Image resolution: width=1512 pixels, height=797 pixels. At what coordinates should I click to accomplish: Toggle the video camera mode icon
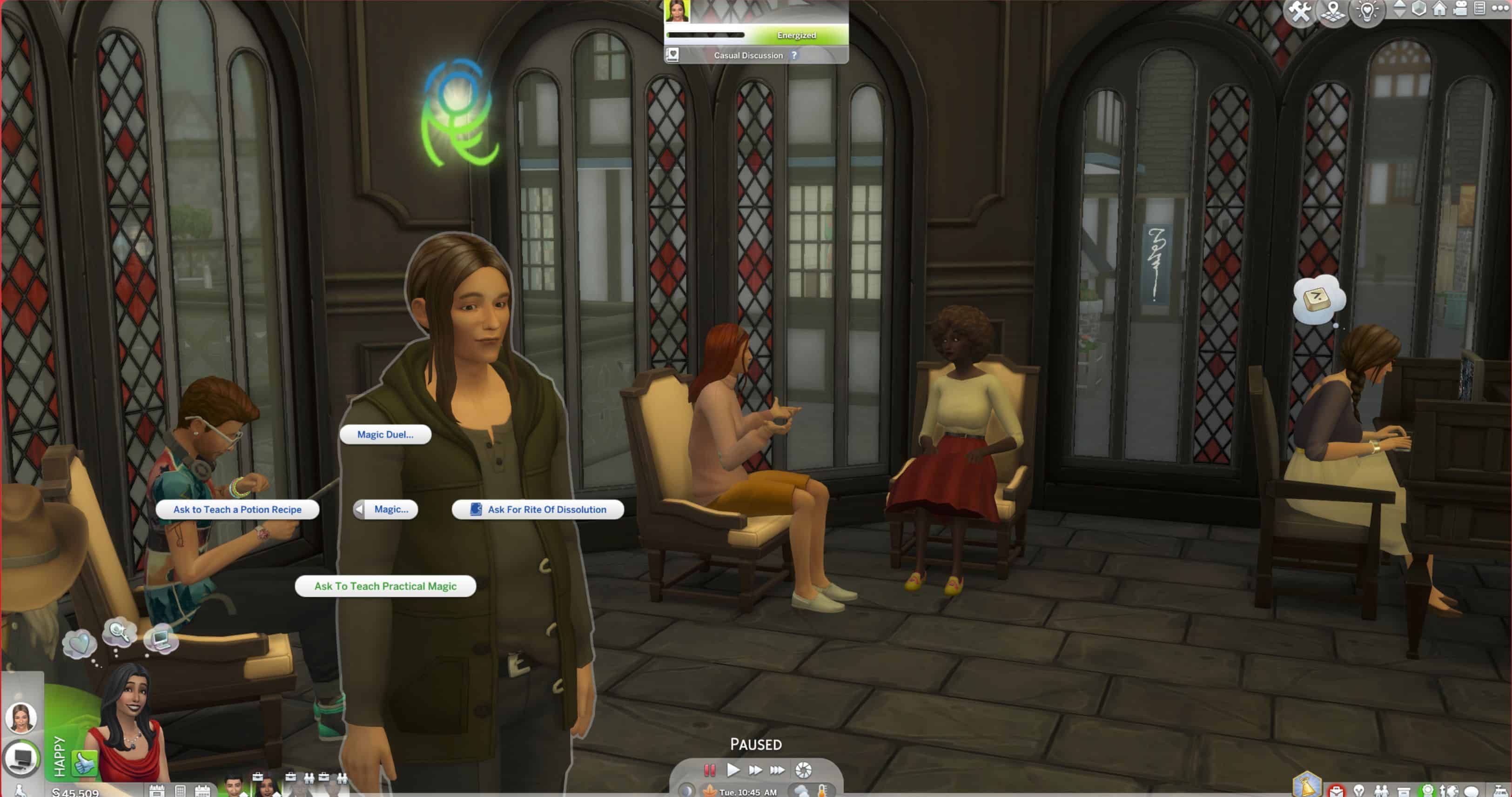point(1460,9)
